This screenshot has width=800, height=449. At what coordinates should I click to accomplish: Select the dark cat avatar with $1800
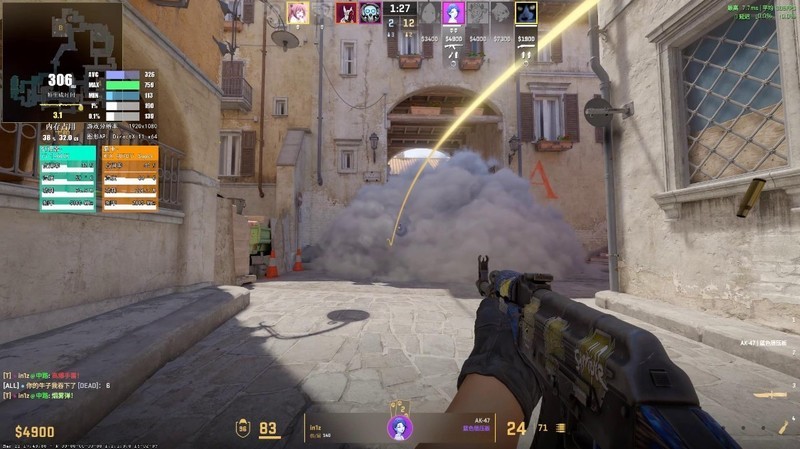[x=526, y=13]
